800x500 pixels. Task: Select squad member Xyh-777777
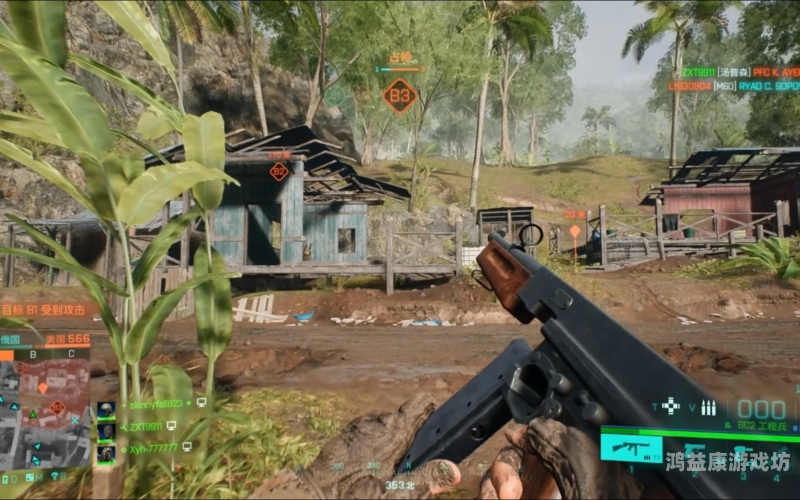click(152, 449)
